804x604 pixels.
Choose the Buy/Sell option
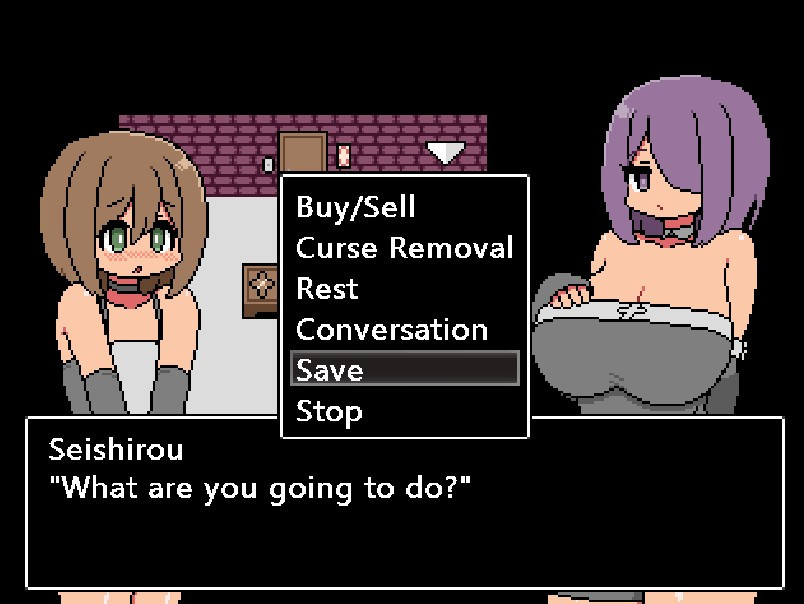point(355,207)
